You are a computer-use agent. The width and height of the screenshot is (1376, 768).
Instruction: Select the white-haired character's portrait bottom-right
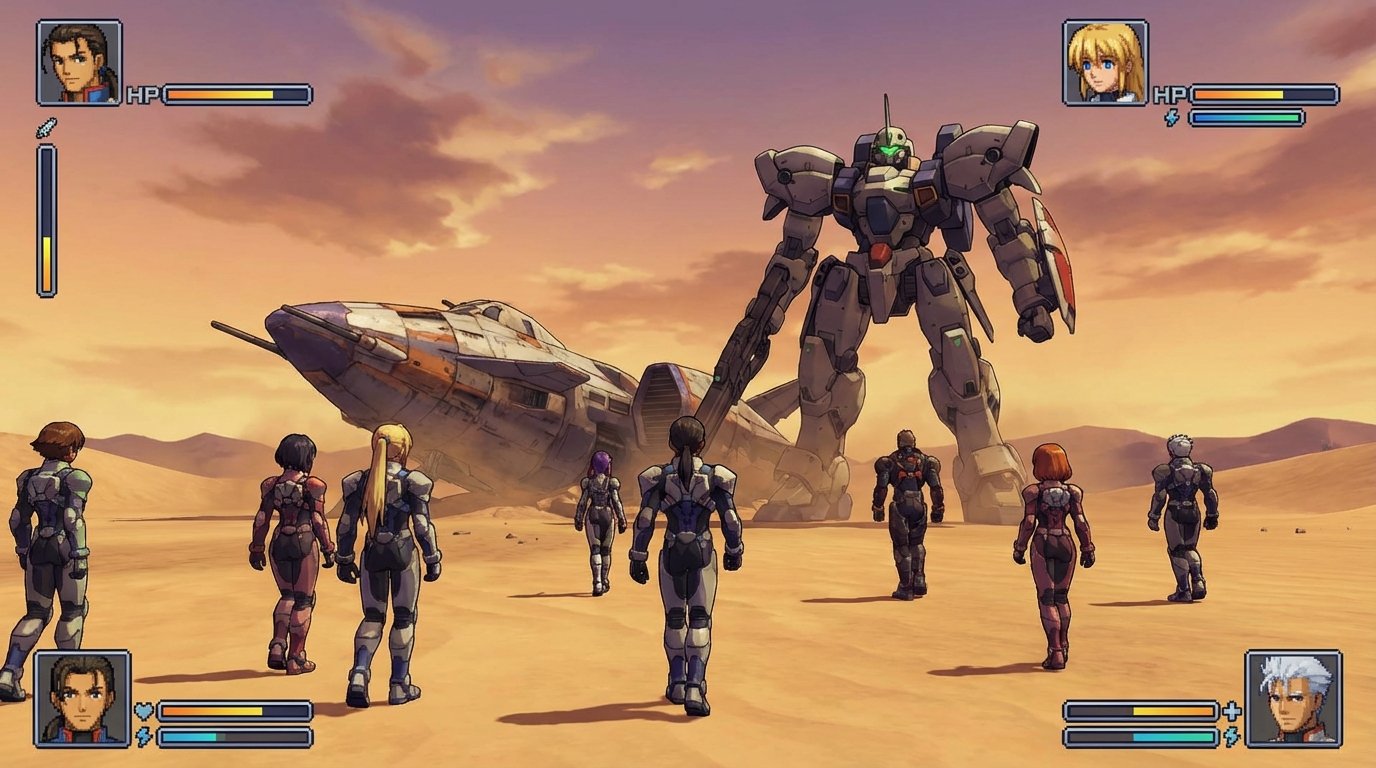tap(1292, 700)
